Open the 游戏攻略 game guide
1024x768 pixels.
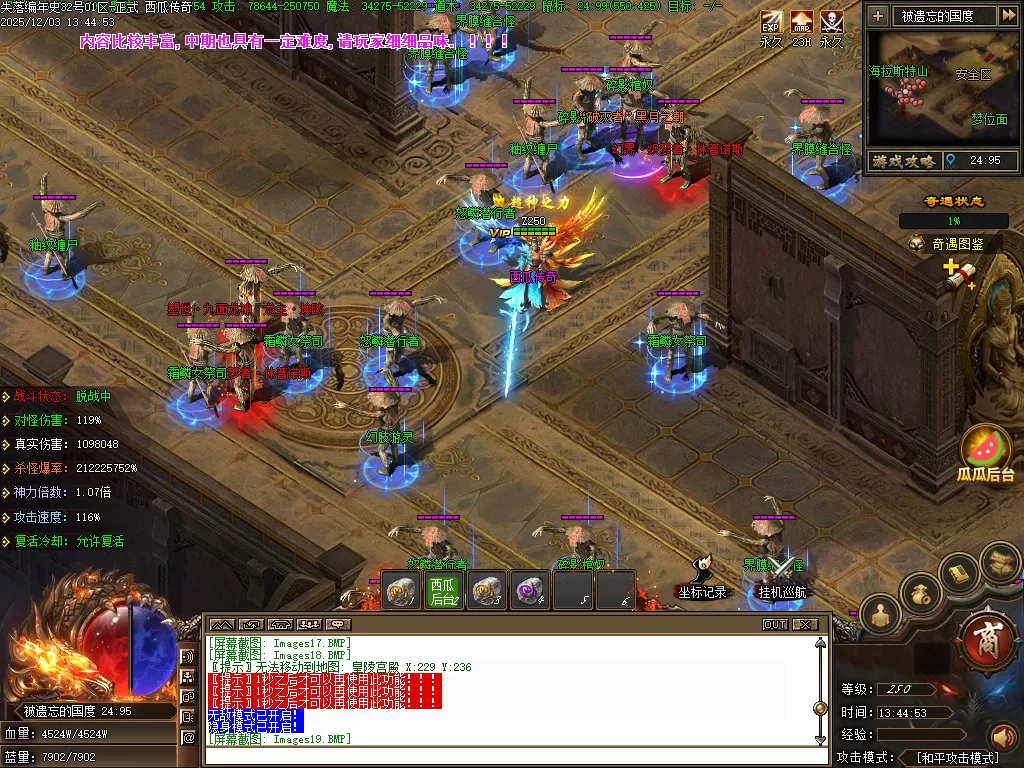(903, 160)
